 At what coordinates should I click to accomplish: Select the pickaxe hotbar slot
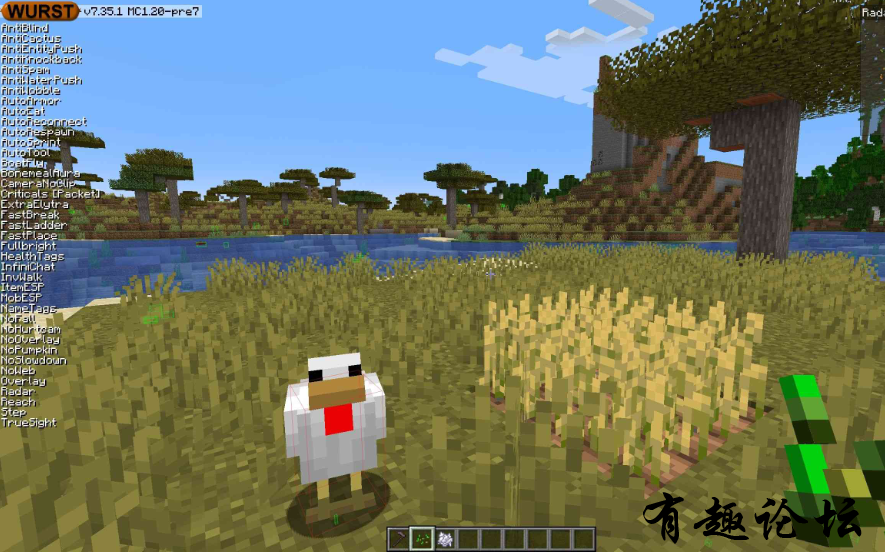click(x=398, y=538)
